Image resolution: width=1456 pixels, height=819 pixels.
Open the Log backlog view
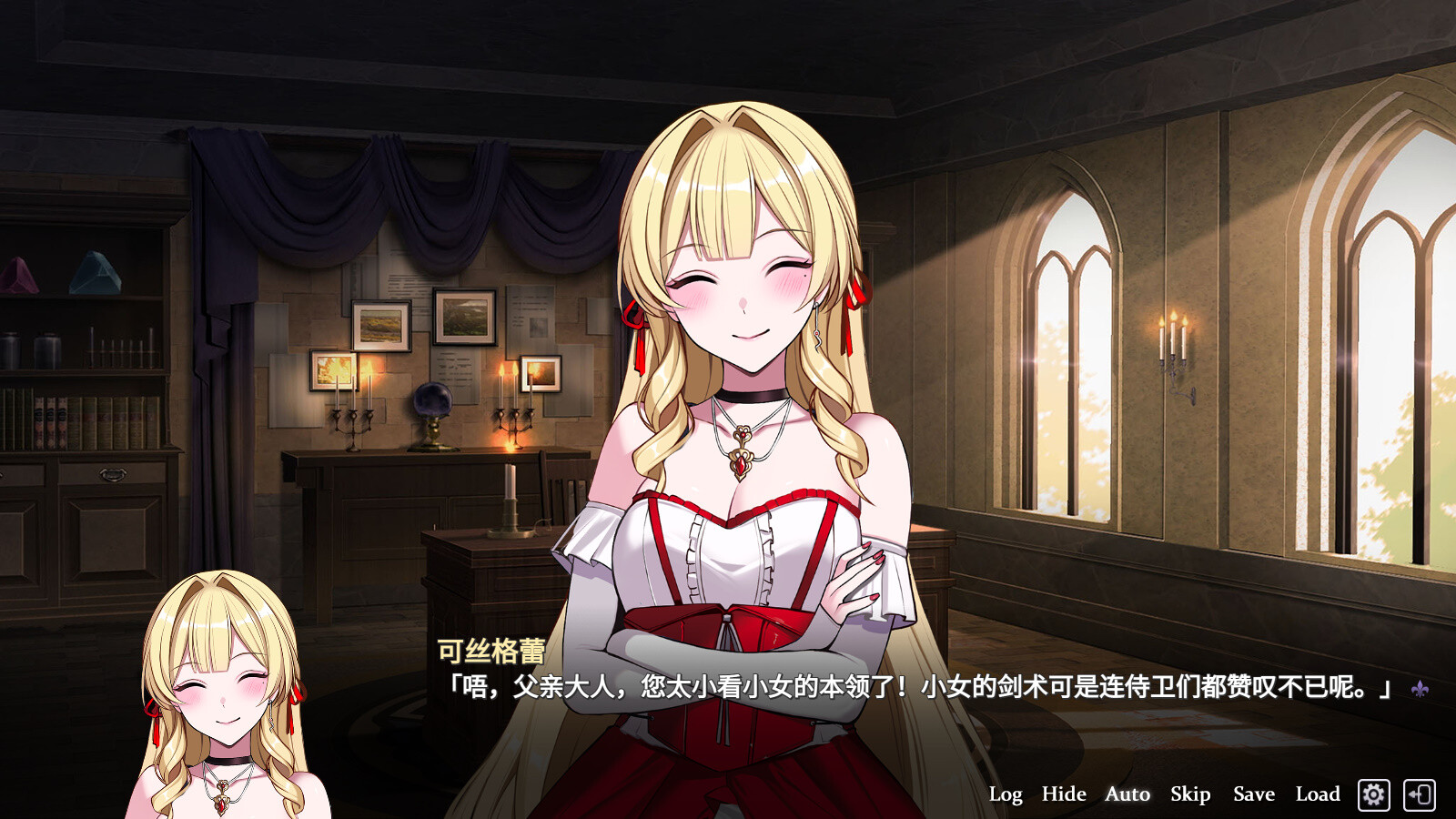click(1006, 794)
